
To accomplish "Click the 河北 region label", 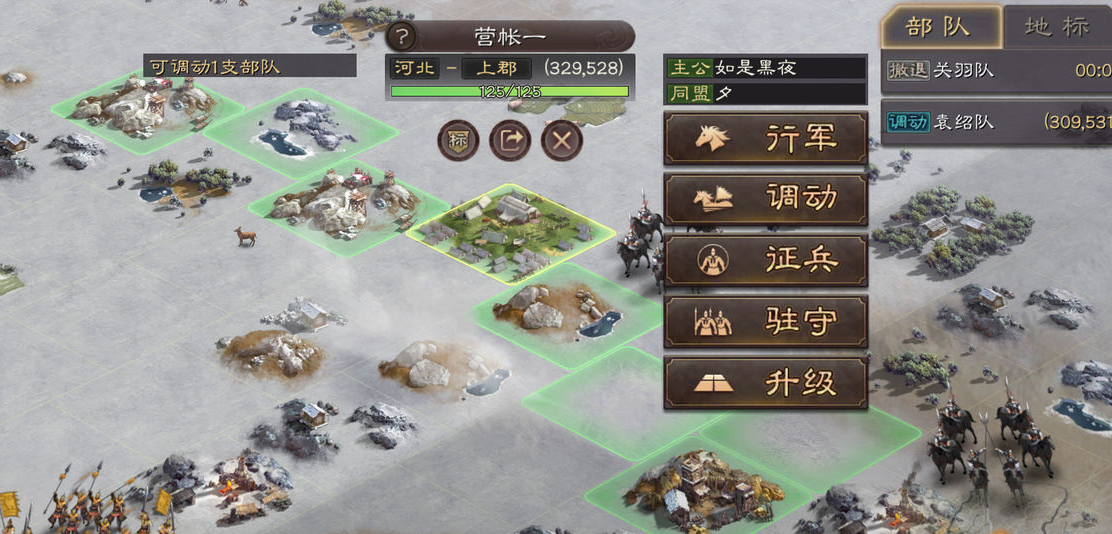I will click(415, 68).
